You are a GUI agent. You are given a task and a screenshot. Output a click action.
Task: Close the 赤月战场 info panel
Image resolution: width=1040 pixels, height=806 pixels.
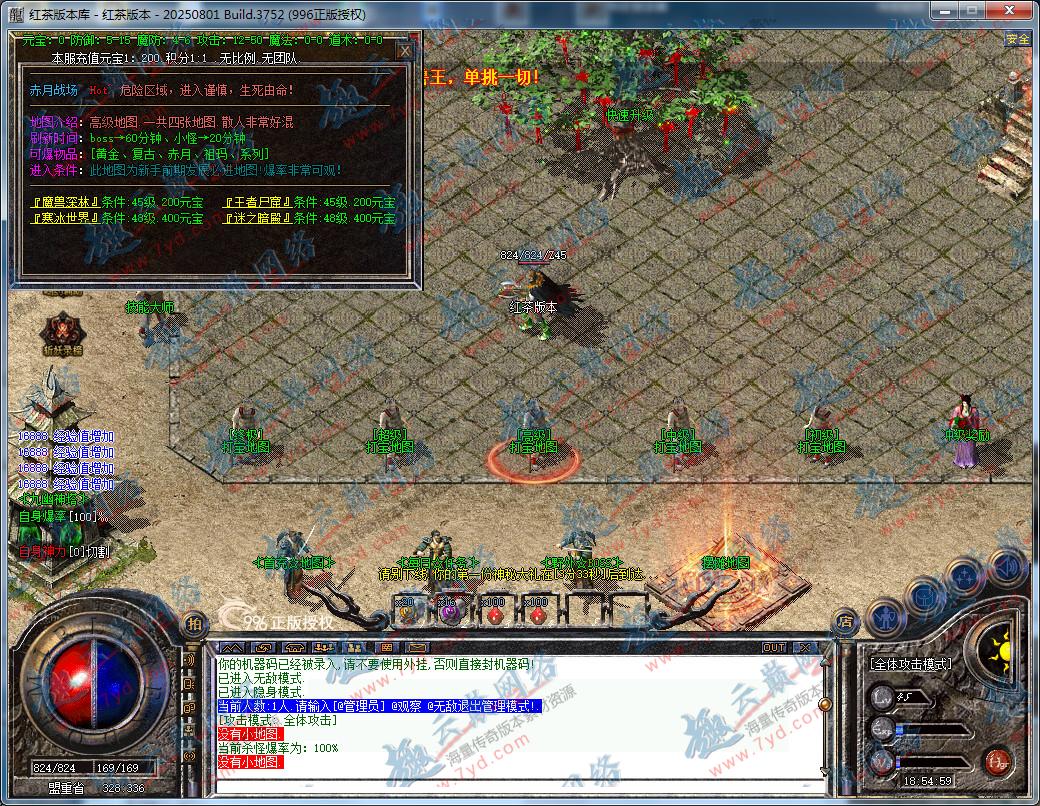click(405, 50)
